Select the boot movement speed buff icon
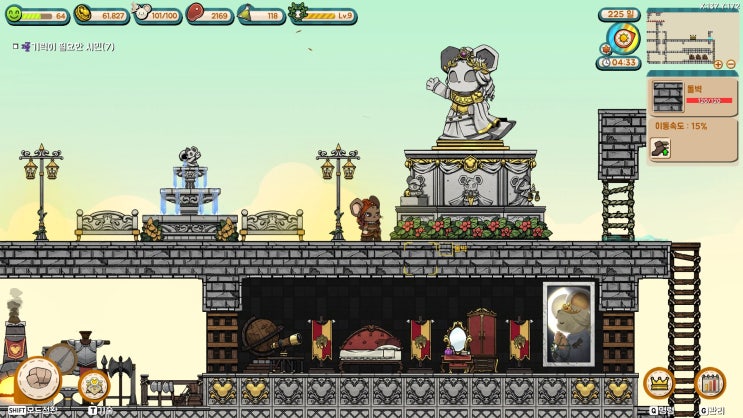This screenshot has width=743, height=418. coord(660,148)
